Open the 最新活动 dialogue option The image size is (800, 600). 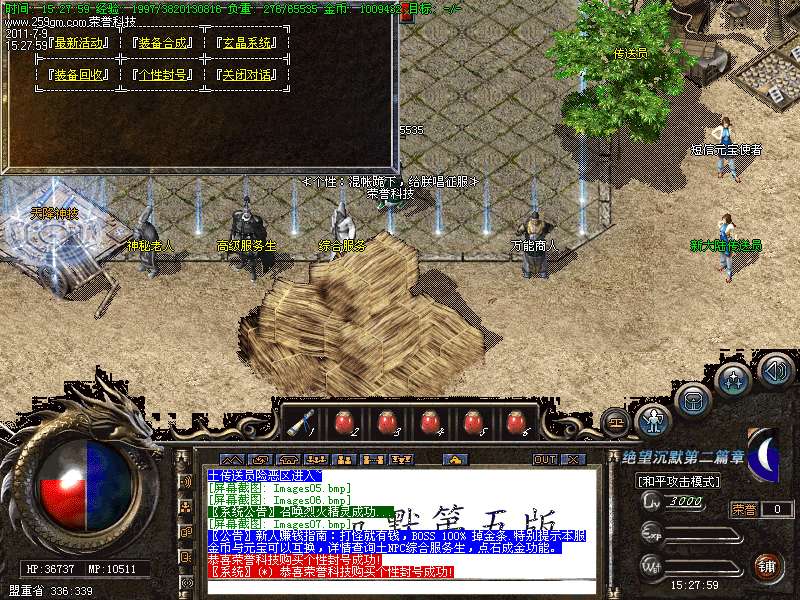(x=81, y=44)
